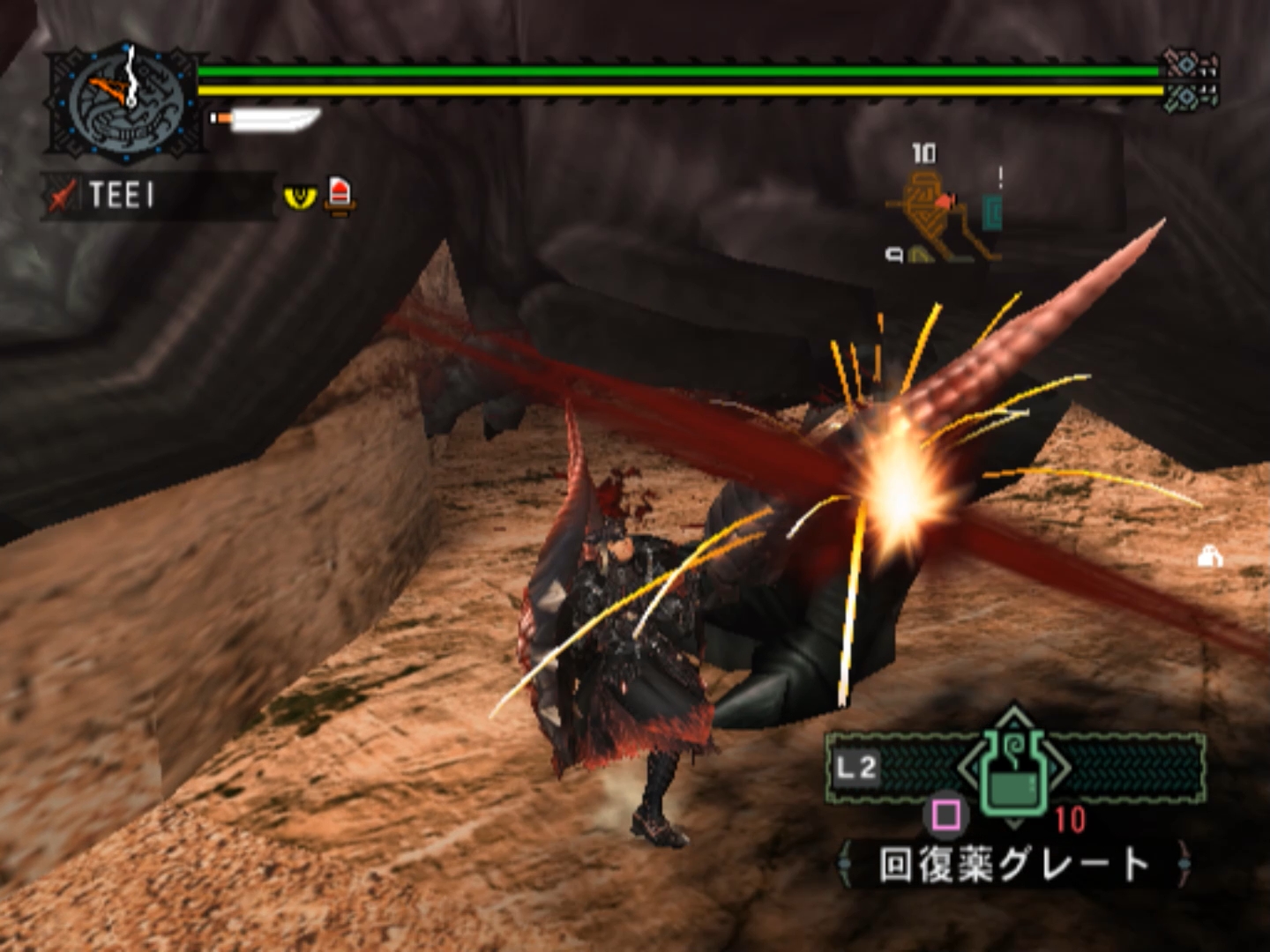Click the quest timer clock emblem
This screenshot has height=952, width=1270.
click(126, 103)
